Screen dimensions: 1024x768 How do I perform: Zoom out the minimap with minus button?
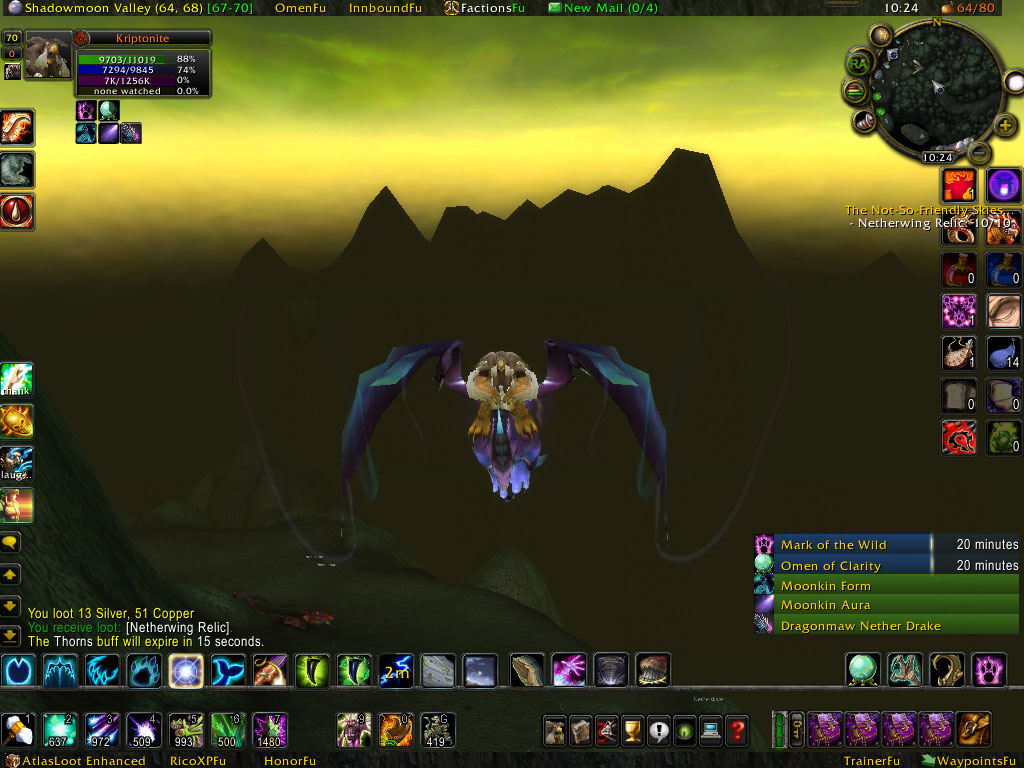point(979,153)
